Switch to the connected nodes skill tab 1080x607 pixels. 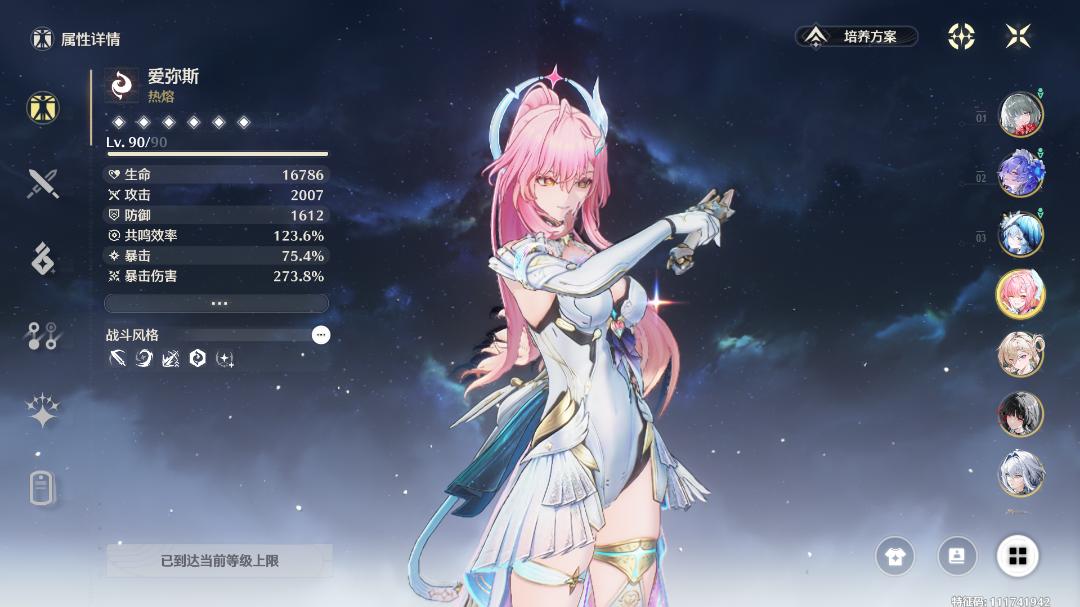click(42, 335)
